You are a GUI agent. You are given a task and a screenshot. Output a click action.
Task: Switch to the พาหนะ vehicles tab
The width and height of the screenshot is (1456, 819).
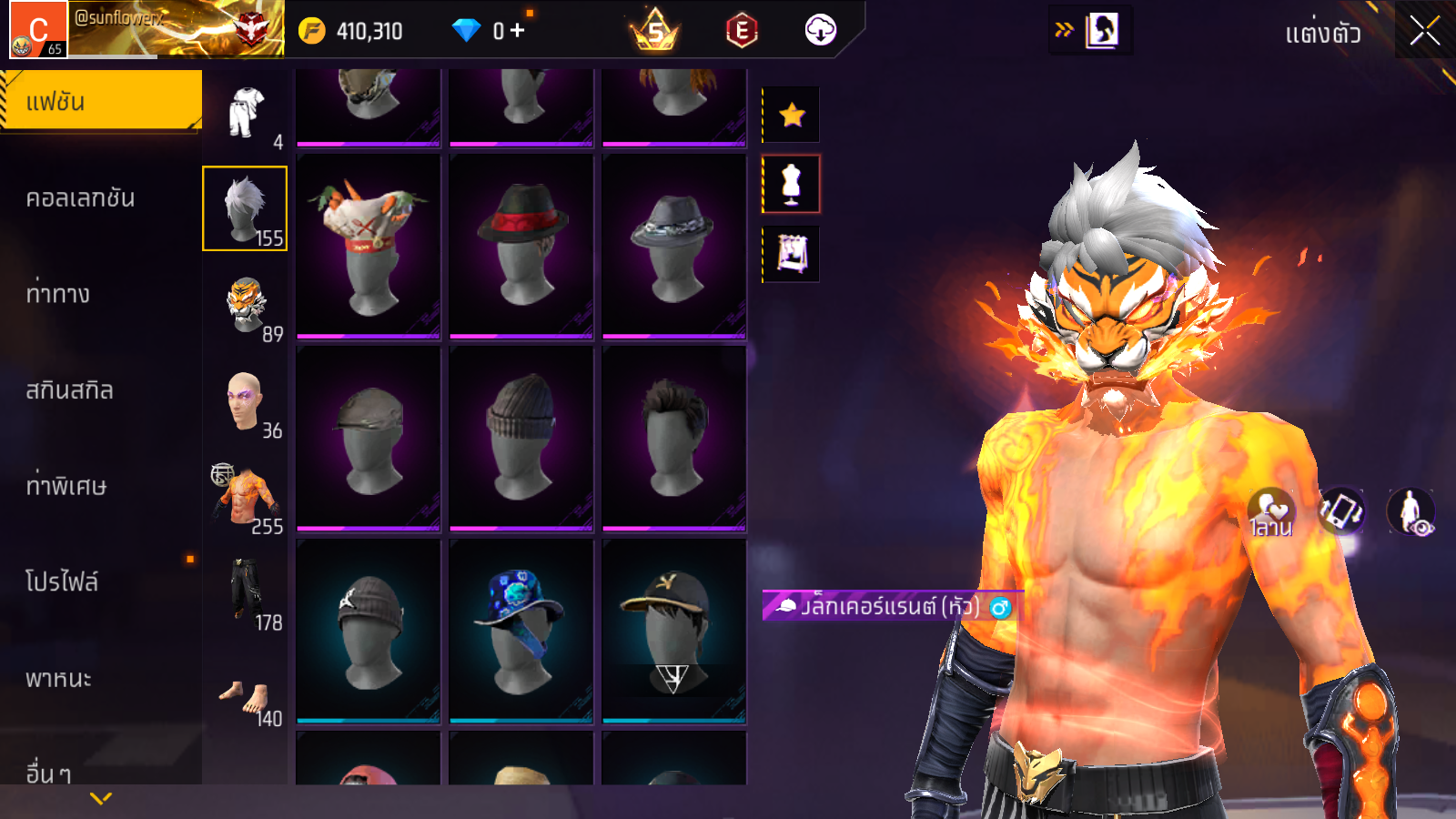click(59, 679)
